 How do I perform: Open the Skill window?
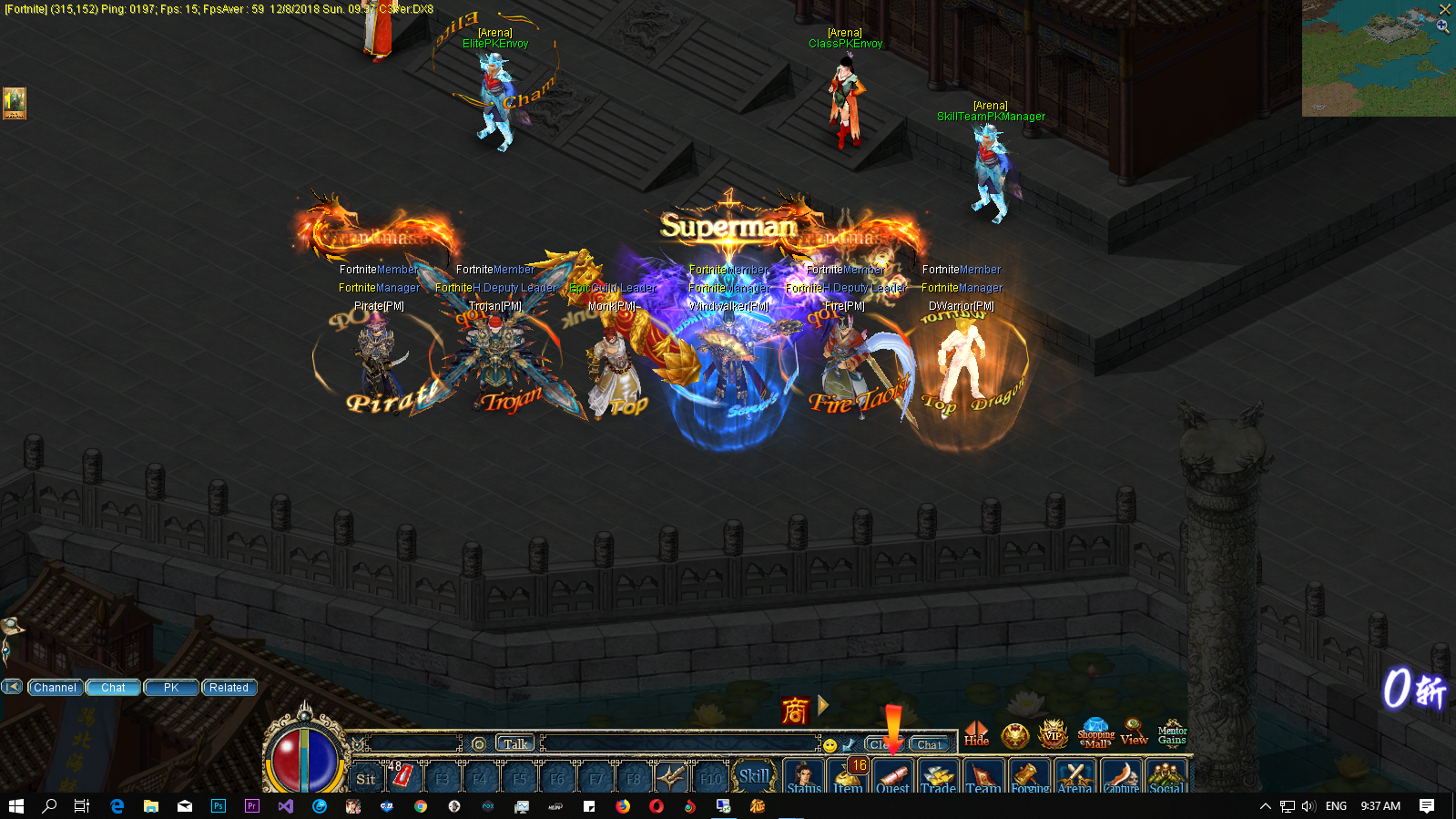[754, 776]
